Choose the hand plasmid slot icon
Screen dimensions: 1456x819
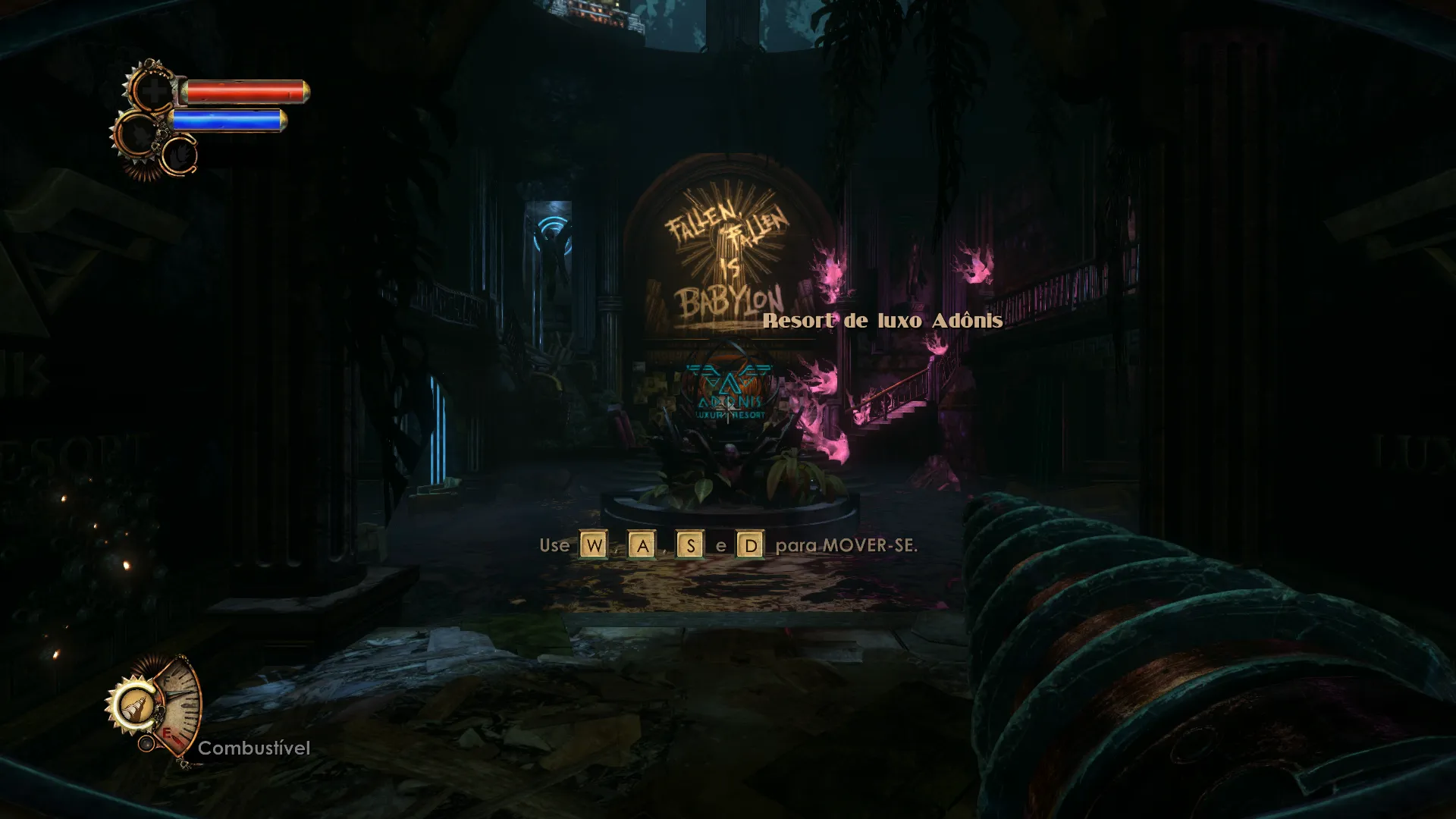coord(180,156)
